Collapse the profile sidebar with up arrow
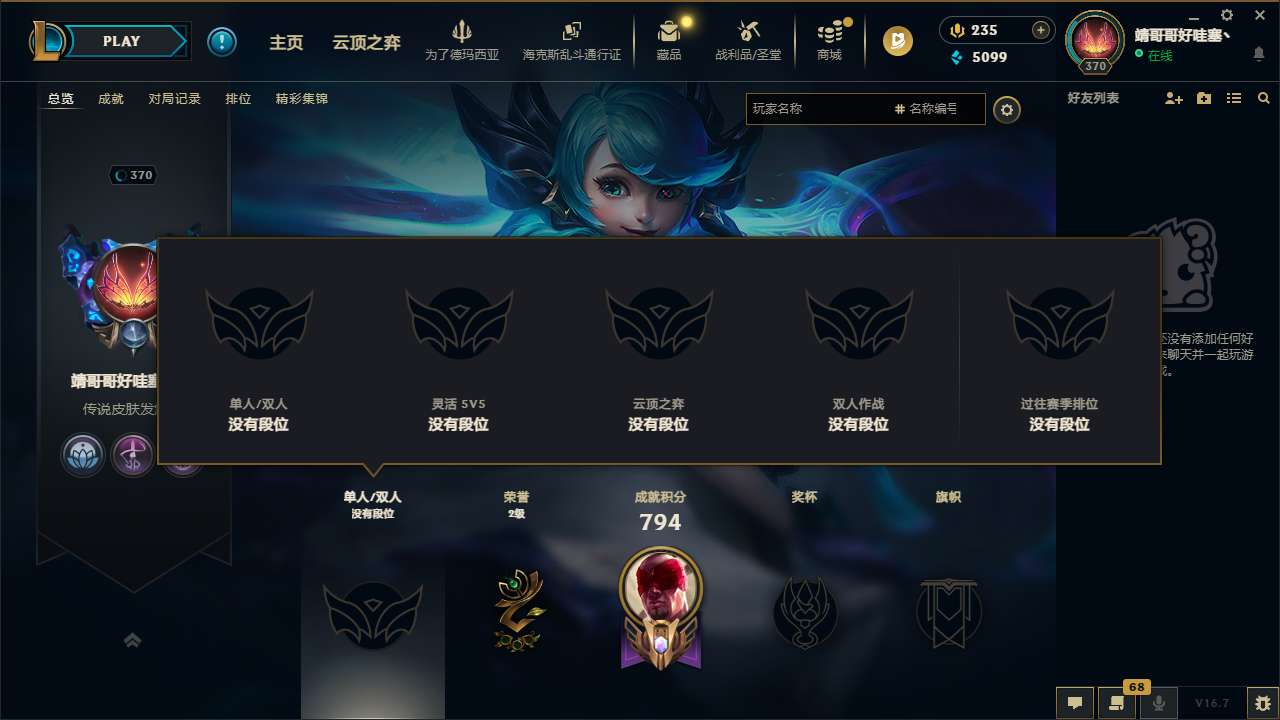Viewport: 1280px width, 720px height. [x=133, y=640]
